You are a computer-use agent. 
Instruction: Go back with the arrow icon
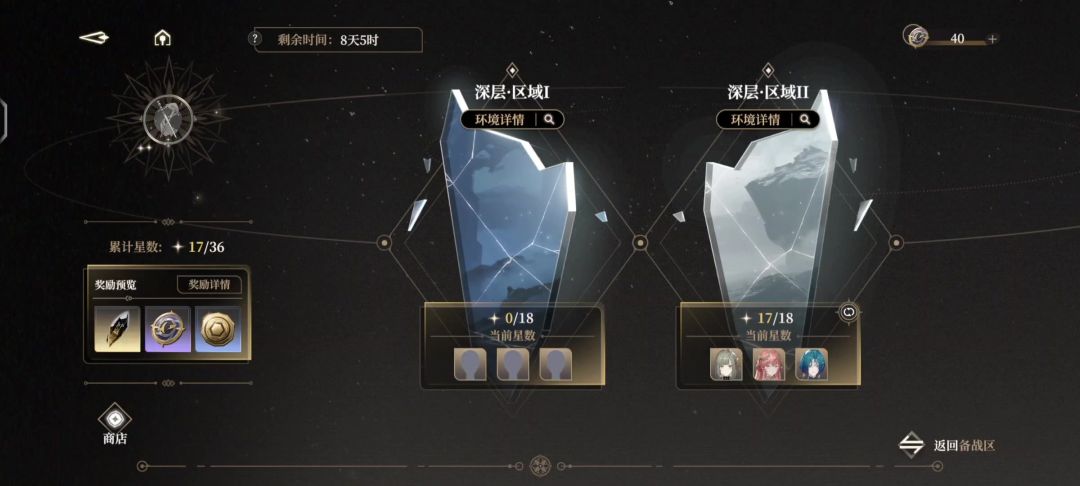tap(94, 38)
